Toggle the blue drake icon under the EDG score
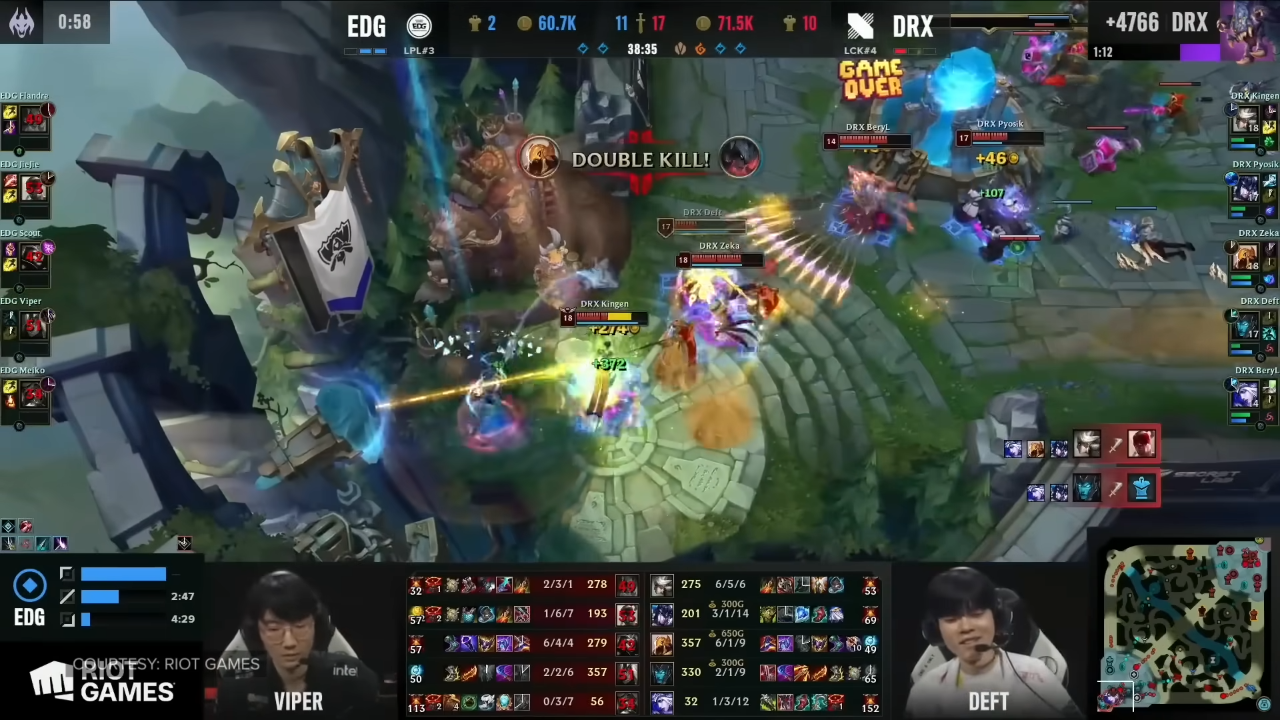The width and height of the screenshot is (1280, 720). pos(583,47)
